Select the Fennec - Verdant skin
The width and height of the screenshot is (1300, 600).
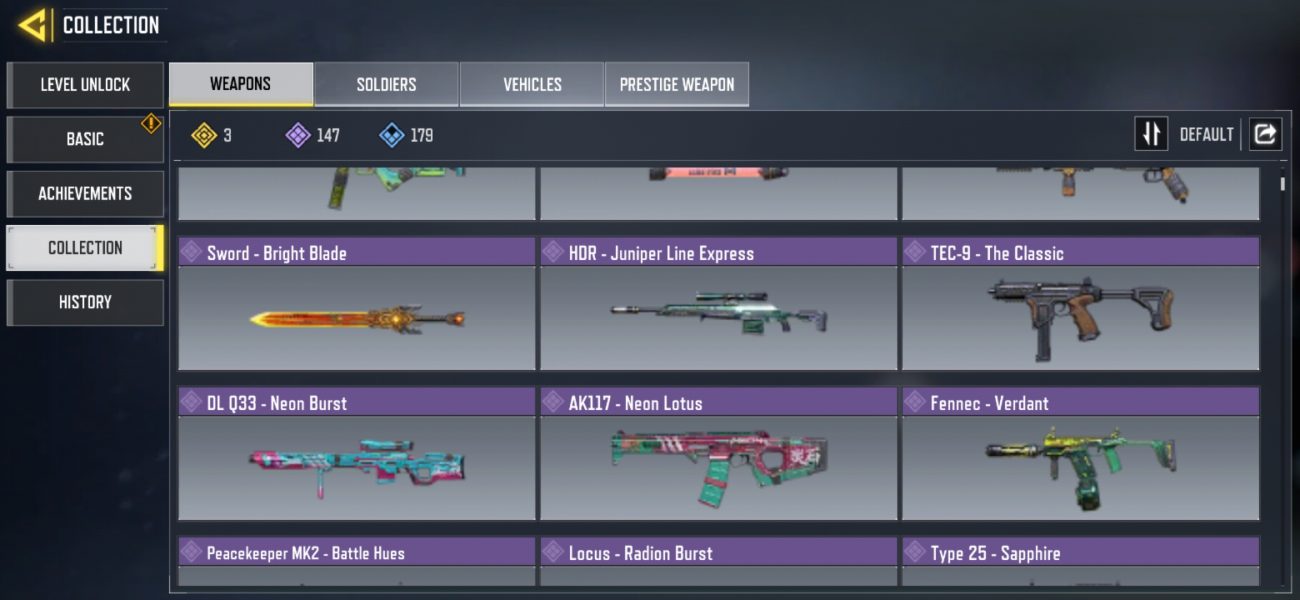[1080, 455]
